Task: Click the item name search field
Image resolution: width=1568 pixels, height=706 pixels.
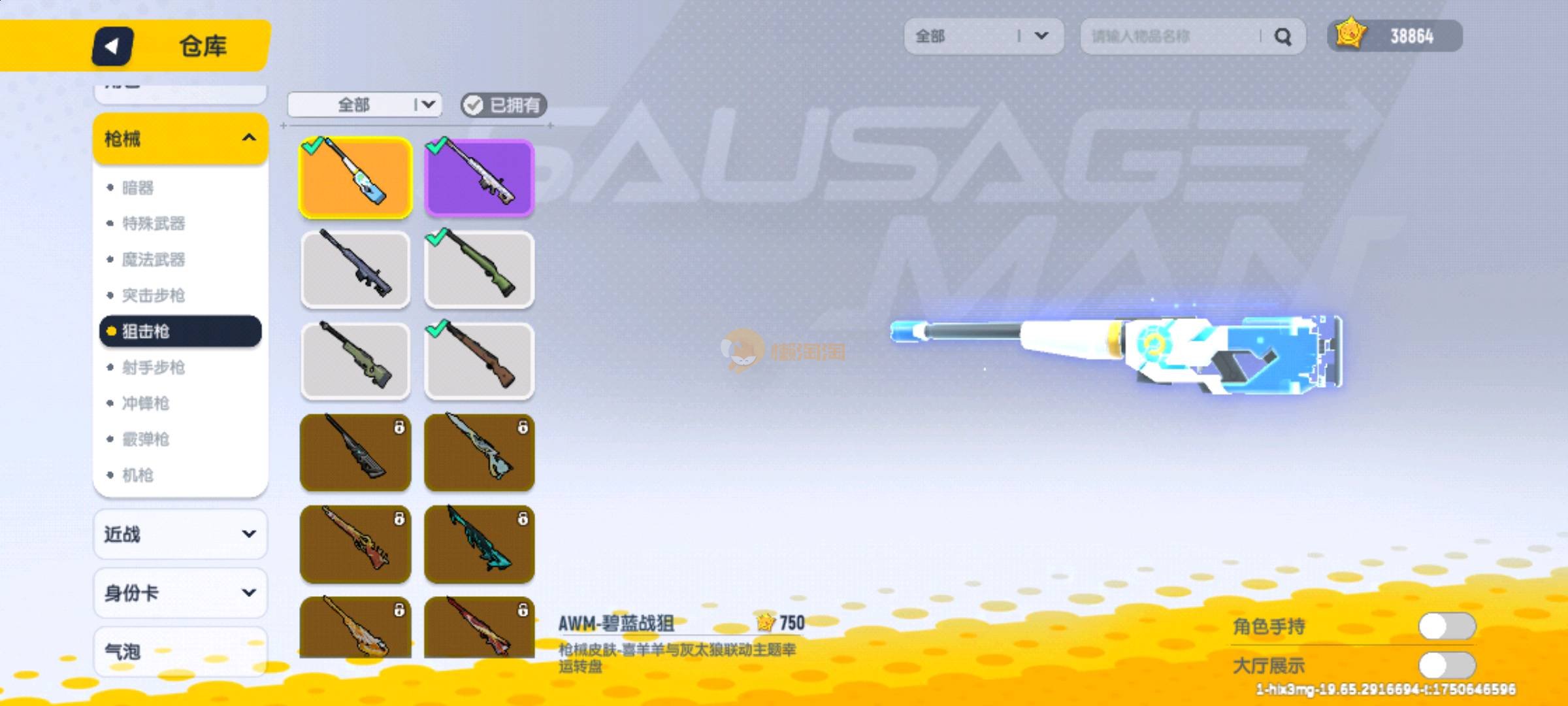Action: 1169,36
